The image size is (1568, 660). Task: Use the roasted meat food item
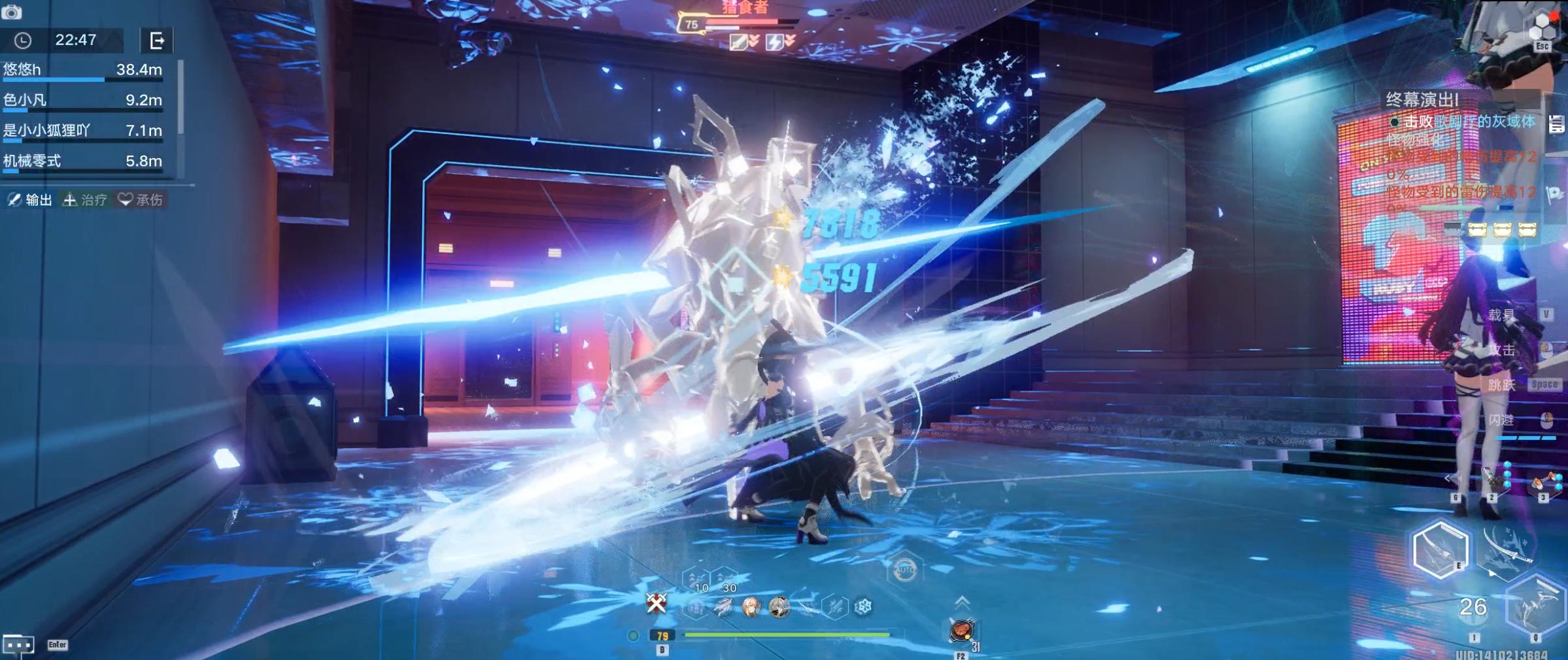962,631
